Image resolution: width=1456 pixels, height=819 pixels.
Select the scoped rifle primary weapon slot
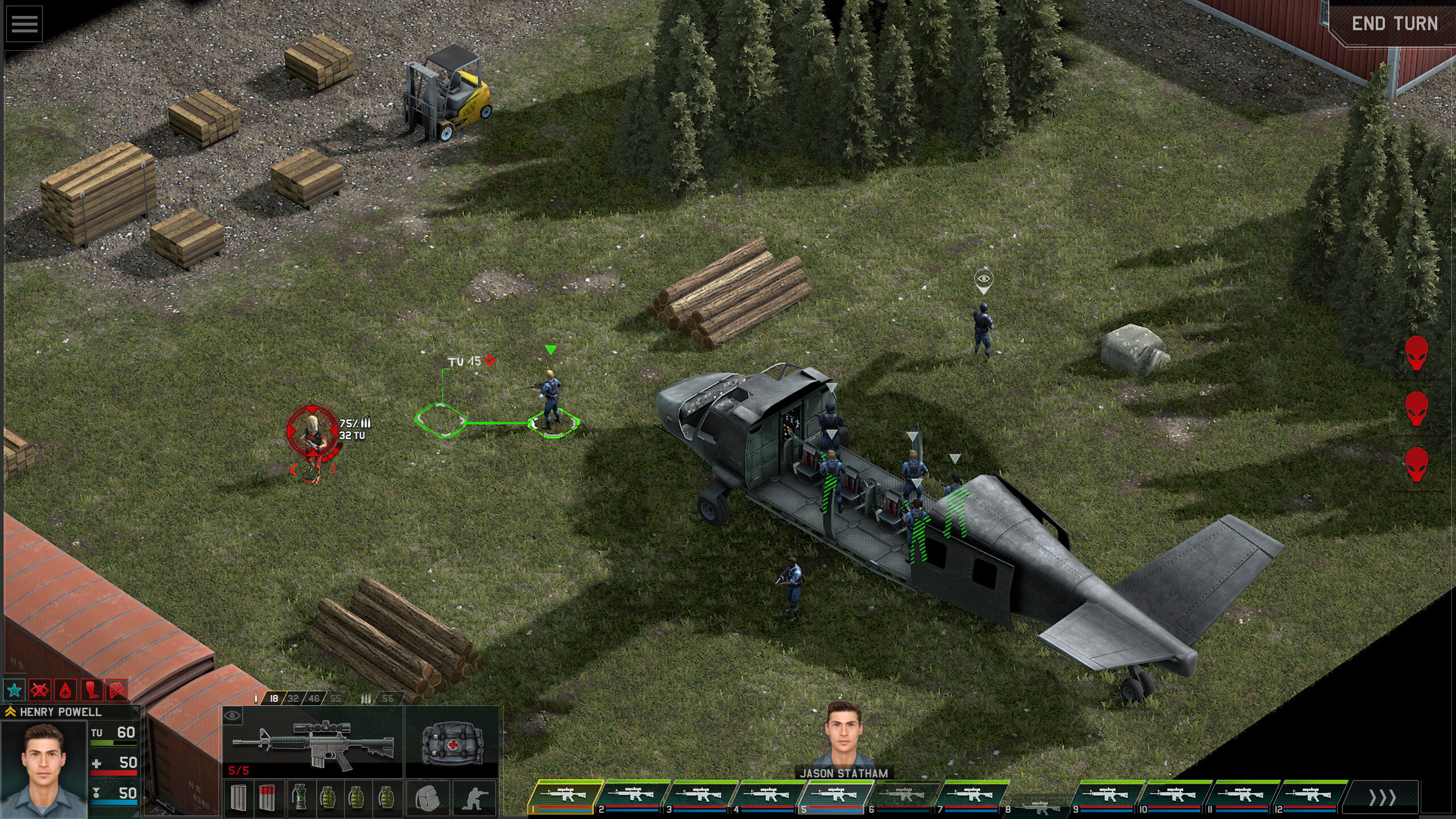click(313, 742)
